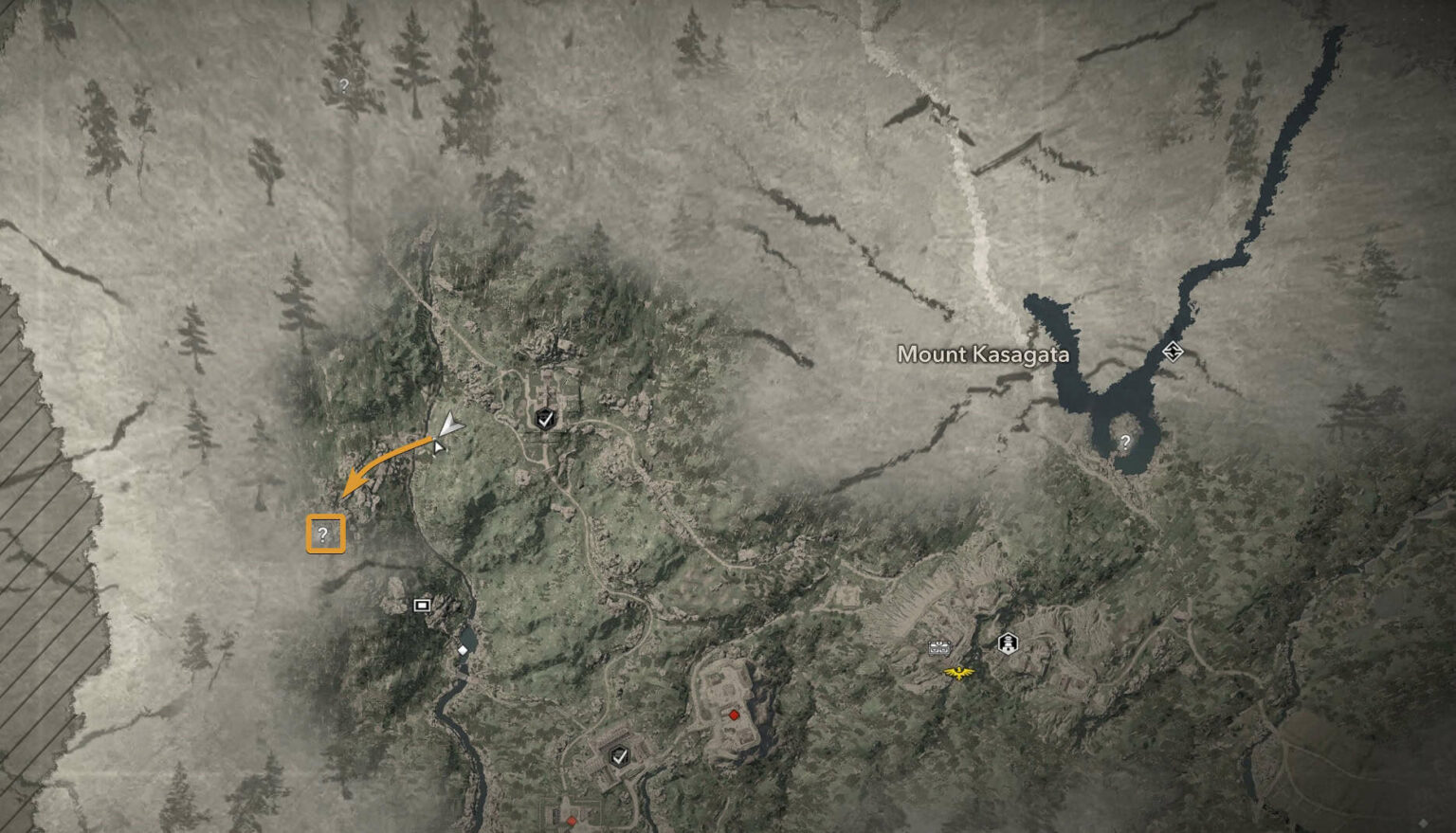
Task: Select the yellow eagle viewpoint icon
Action: click(959, 674)
